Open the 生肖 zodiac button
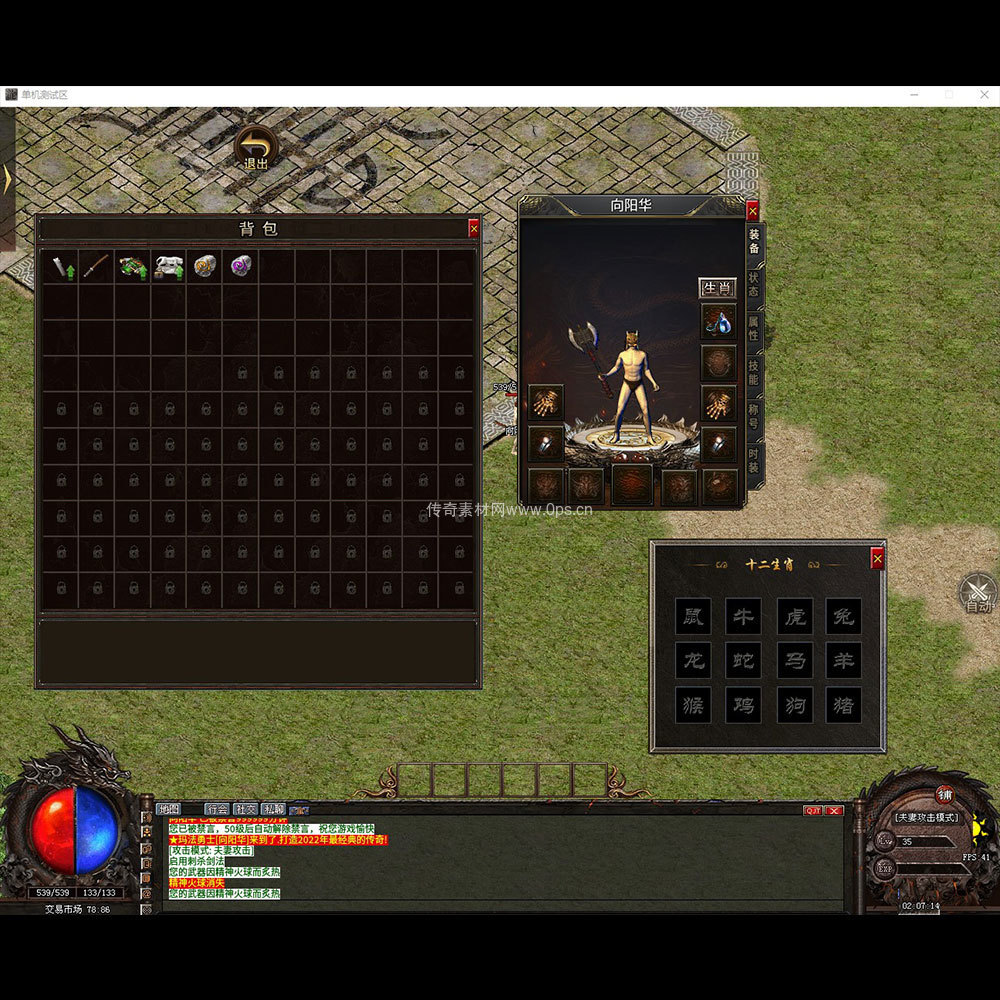This screenshot has height=1000, width=1000. click(717, 288)
